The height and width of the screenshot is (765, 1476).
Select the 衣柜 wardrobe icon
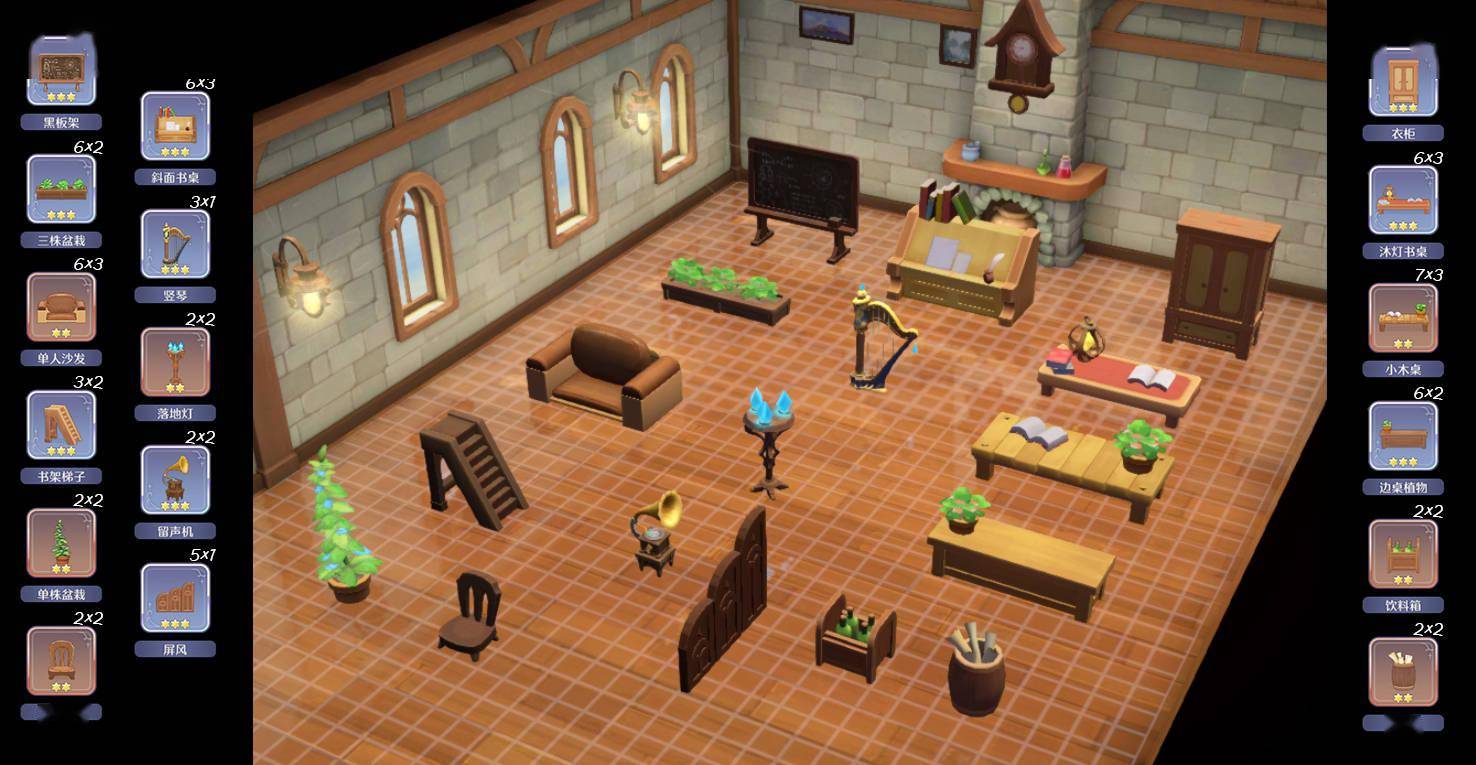[x=1403, y=81]
